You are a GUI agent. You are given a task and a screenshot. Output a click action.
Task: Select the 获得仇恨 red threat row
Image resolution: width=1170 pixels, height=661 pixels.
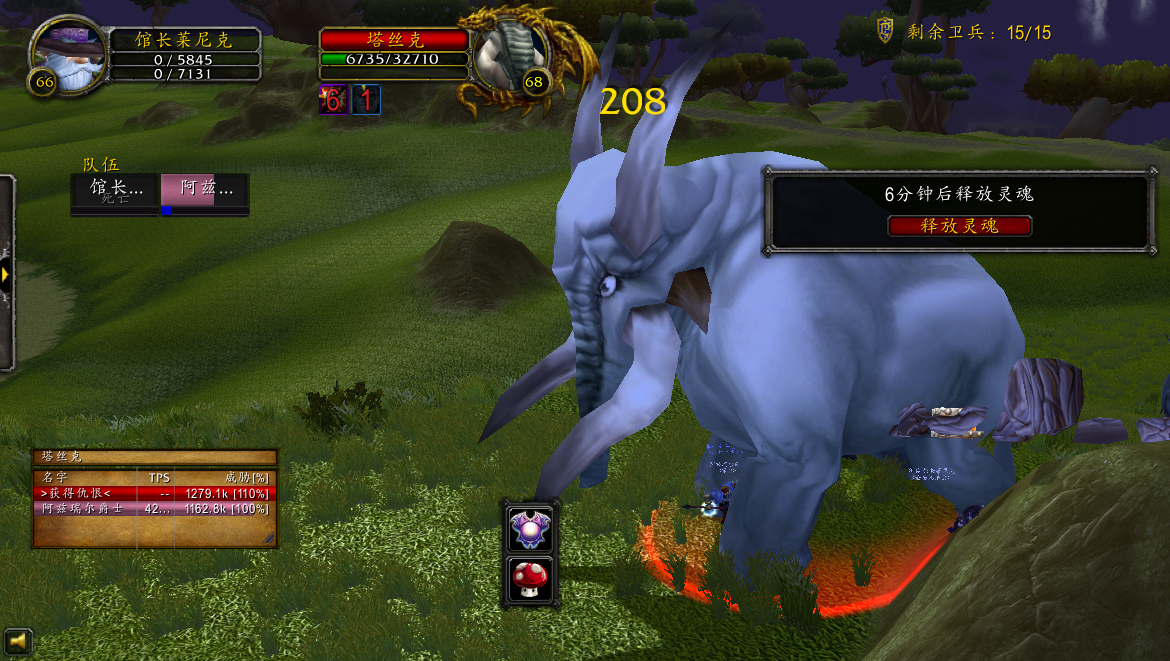pos(155,493)
